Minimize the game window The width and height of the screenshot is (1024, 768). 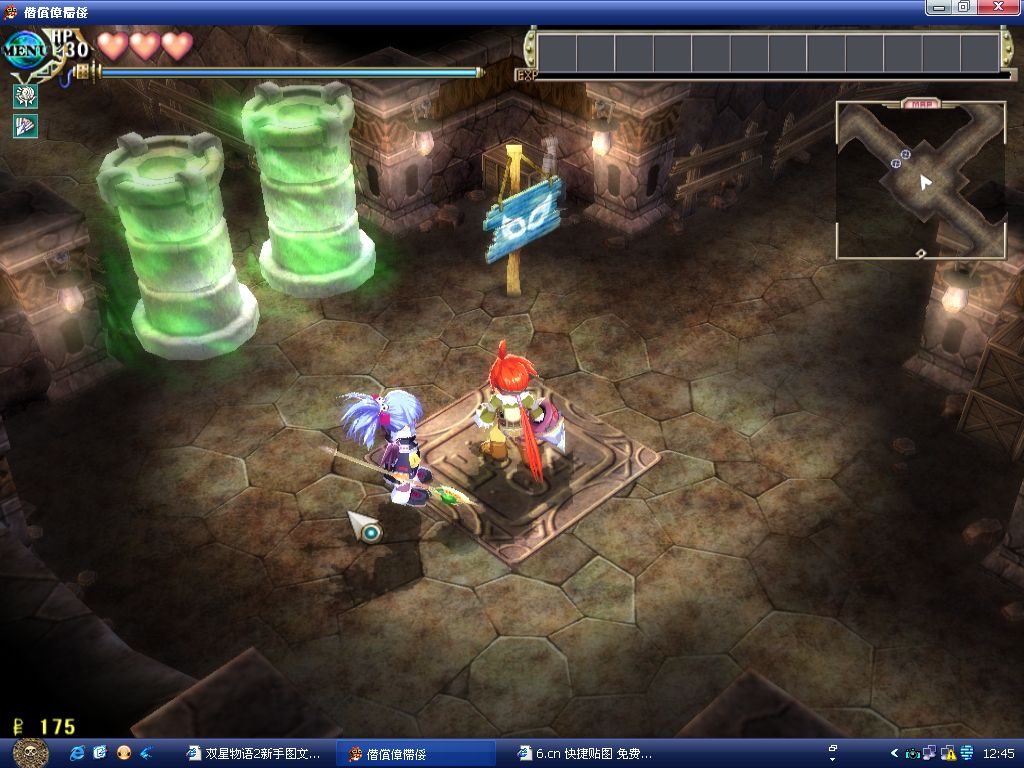[x=938, y=7]
